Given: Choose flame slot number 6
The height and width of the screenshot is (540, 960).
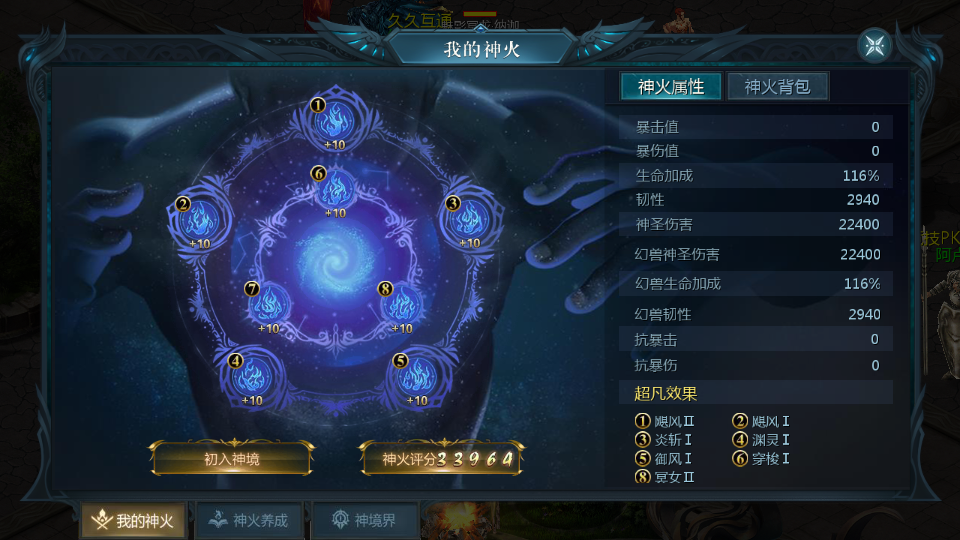Looking at the screenshot, I should point(335,188).
